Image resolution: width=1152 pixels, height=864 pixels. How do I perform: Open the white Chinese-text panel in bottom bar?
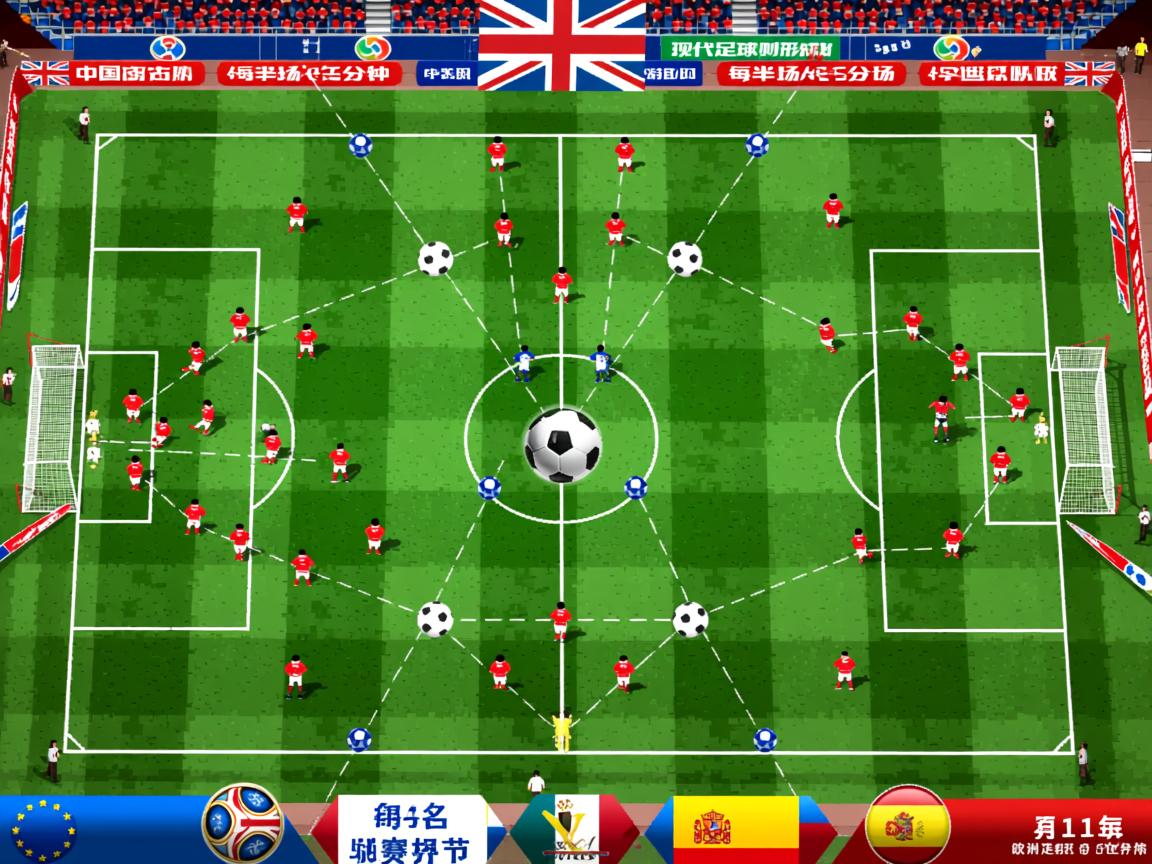coord(411,829)
